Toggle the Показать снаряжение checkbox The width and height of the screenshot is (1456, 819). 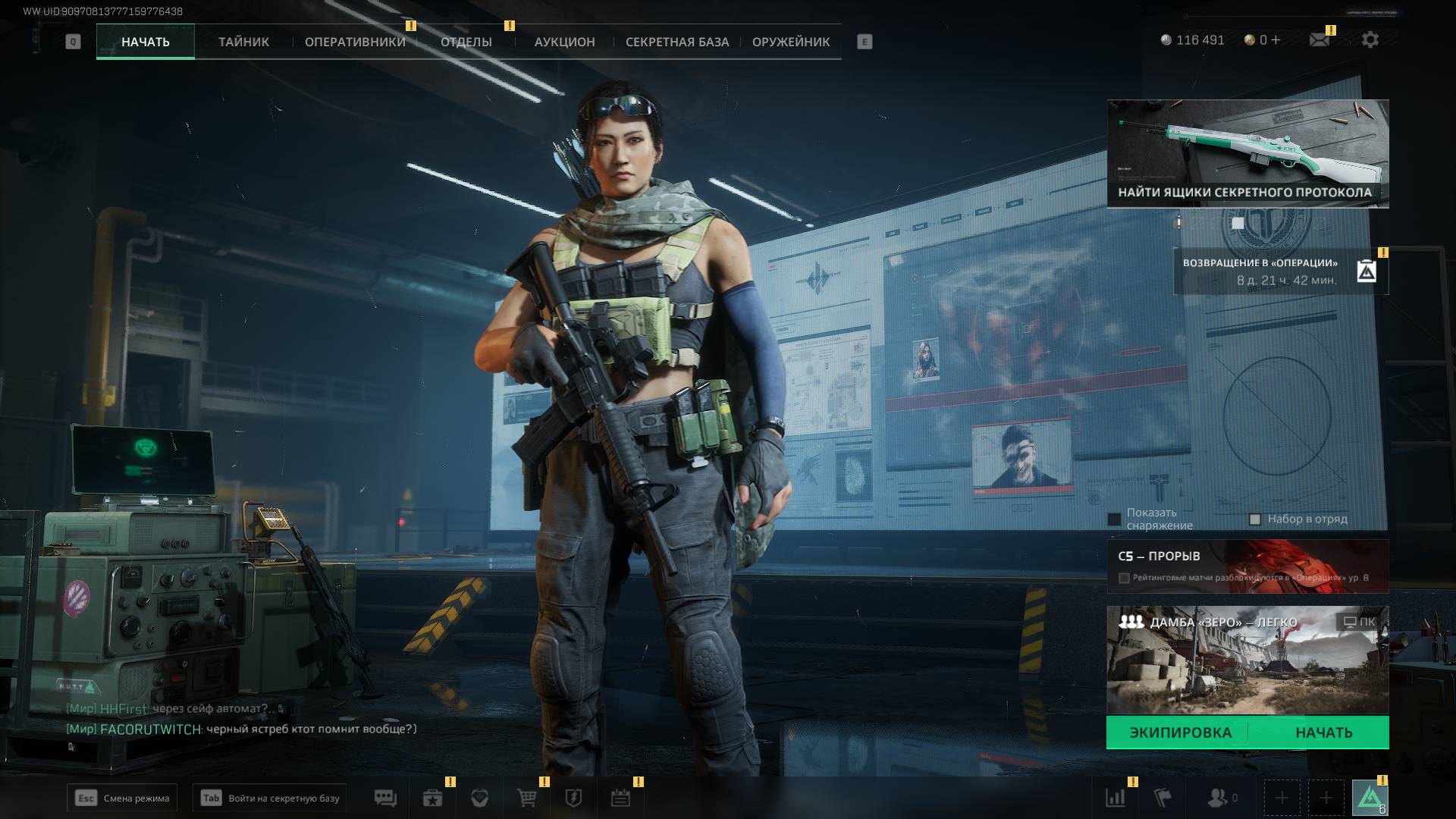click(x=1114, y=519)
